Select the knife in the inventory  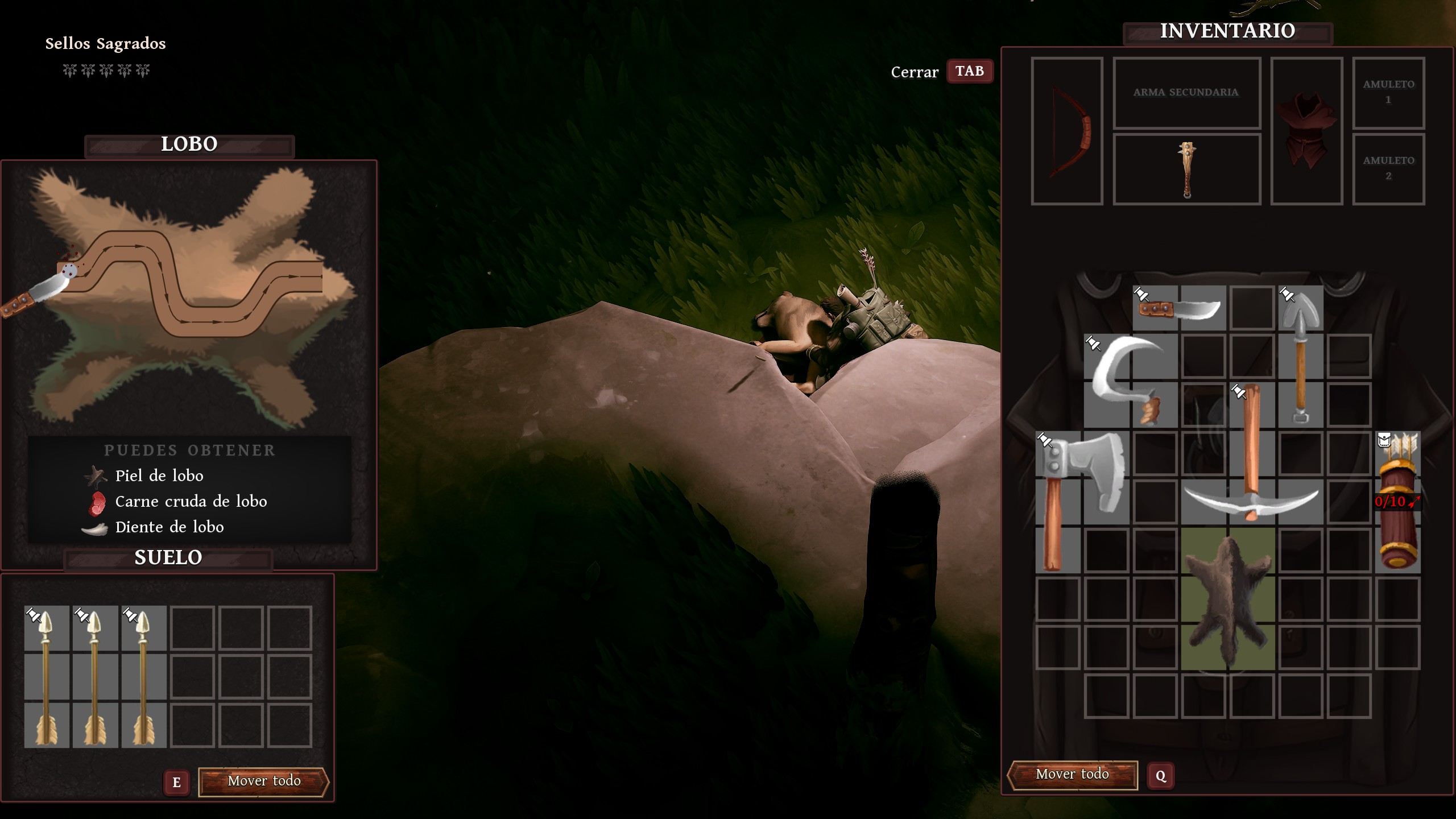[1180, 309]
